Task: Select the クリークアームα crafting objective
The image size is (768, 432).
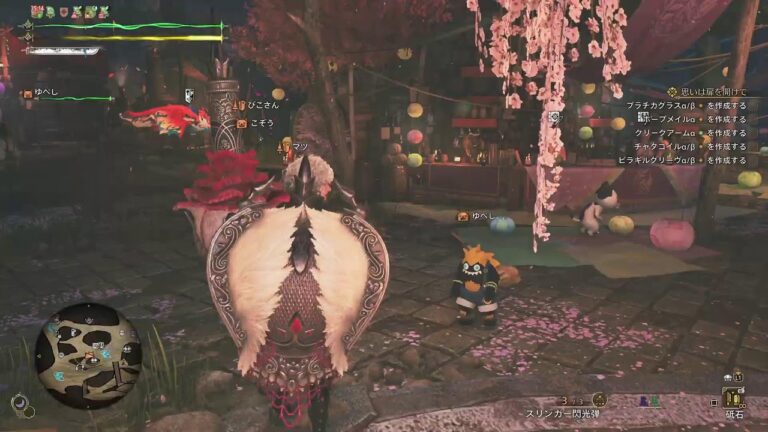Action: (688, 133)
